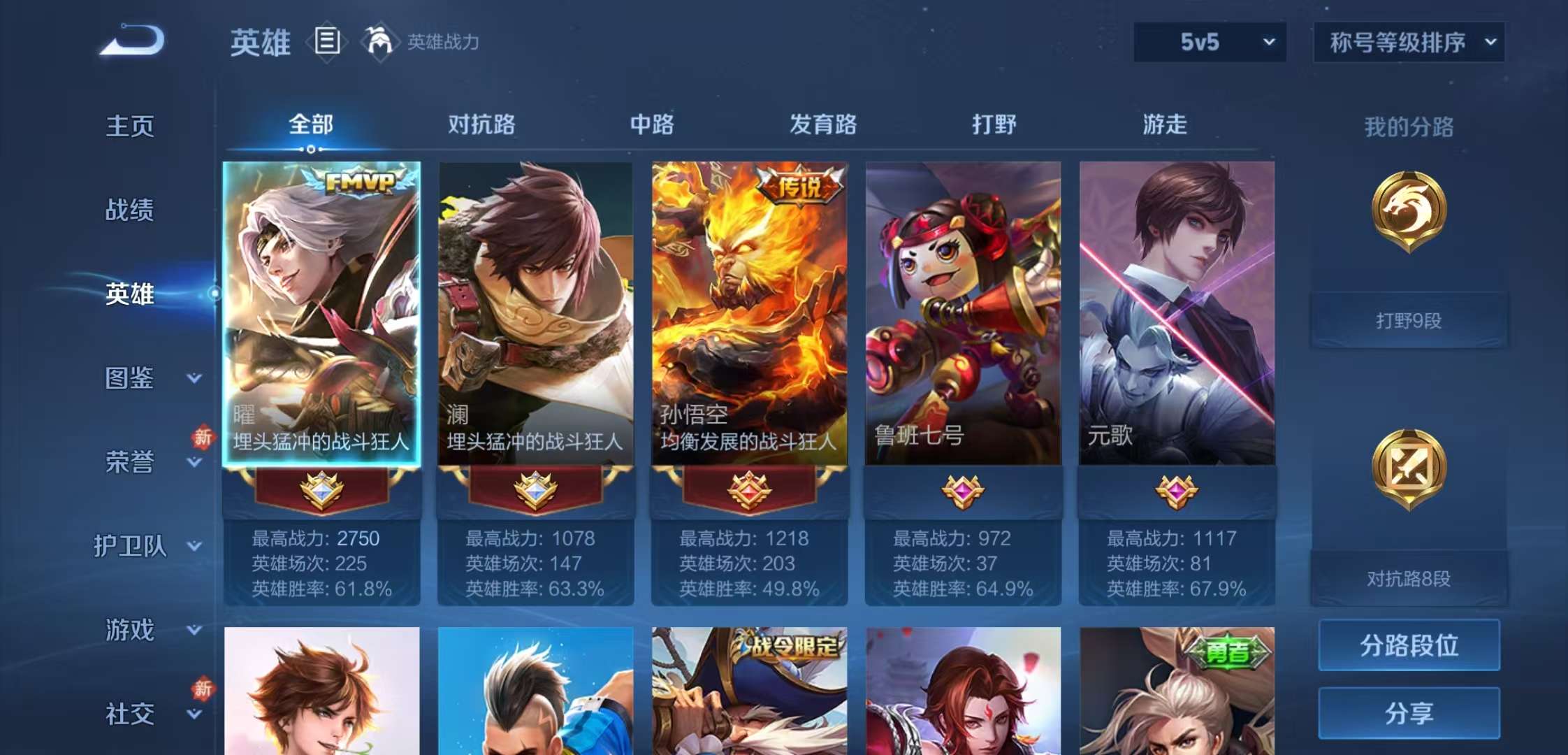Open the 5v5 mode dropdown
The width and height of the screenshot is (1568, 755).
coord(1209,42)
